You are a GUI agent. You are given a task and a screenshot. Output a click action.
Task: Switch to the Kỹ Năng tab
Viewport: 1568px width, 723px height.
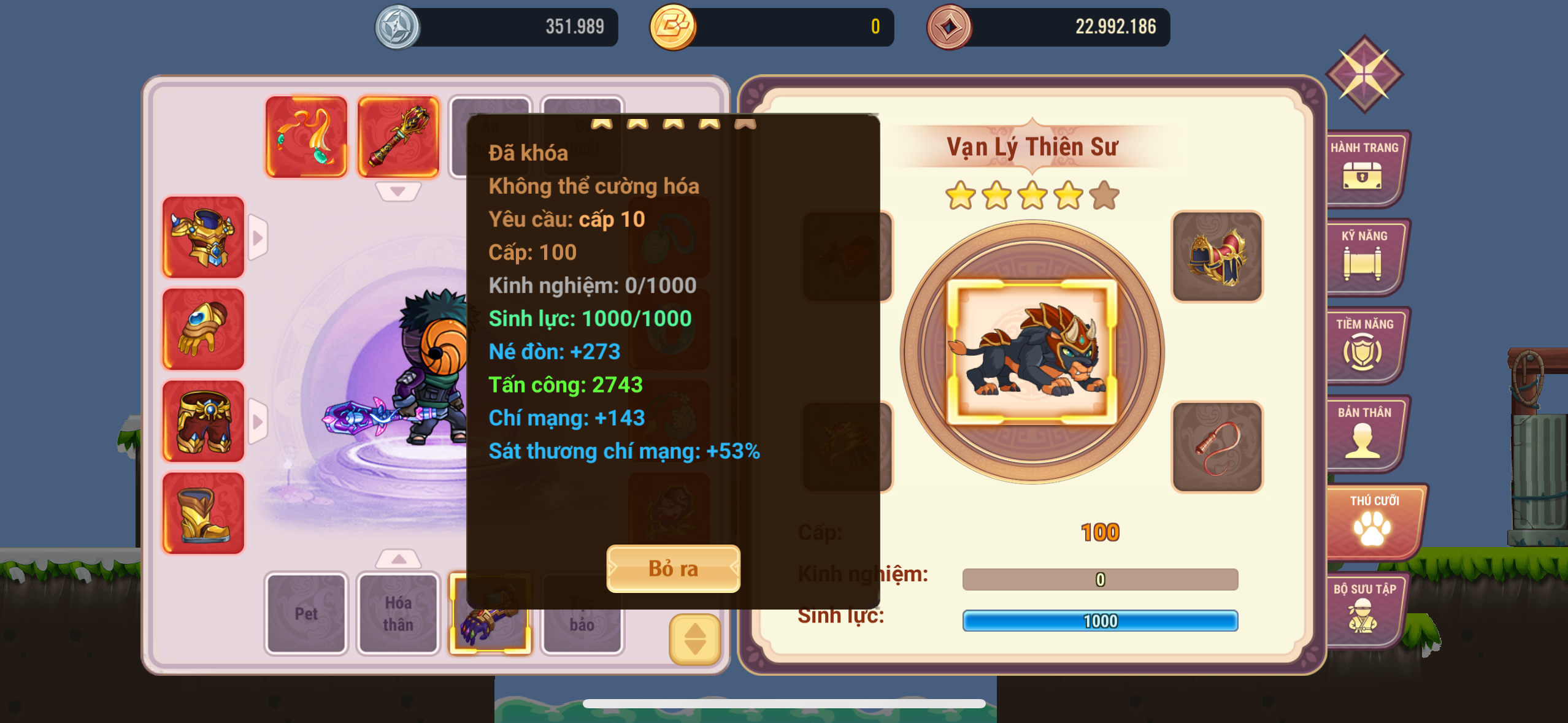[x=1364, y=256]
